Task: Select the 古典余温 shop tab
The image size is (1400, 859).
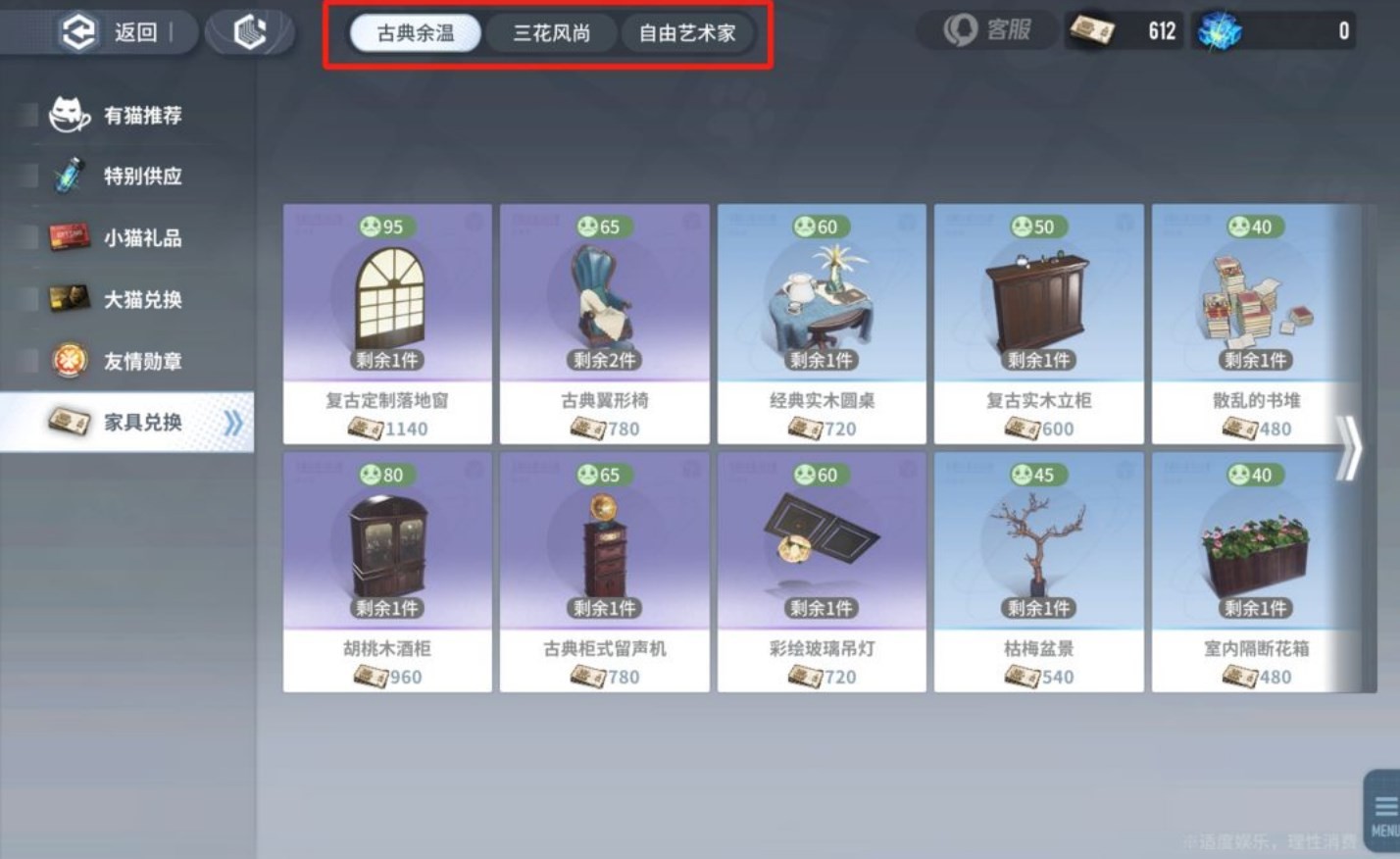Action: [415, 31]
